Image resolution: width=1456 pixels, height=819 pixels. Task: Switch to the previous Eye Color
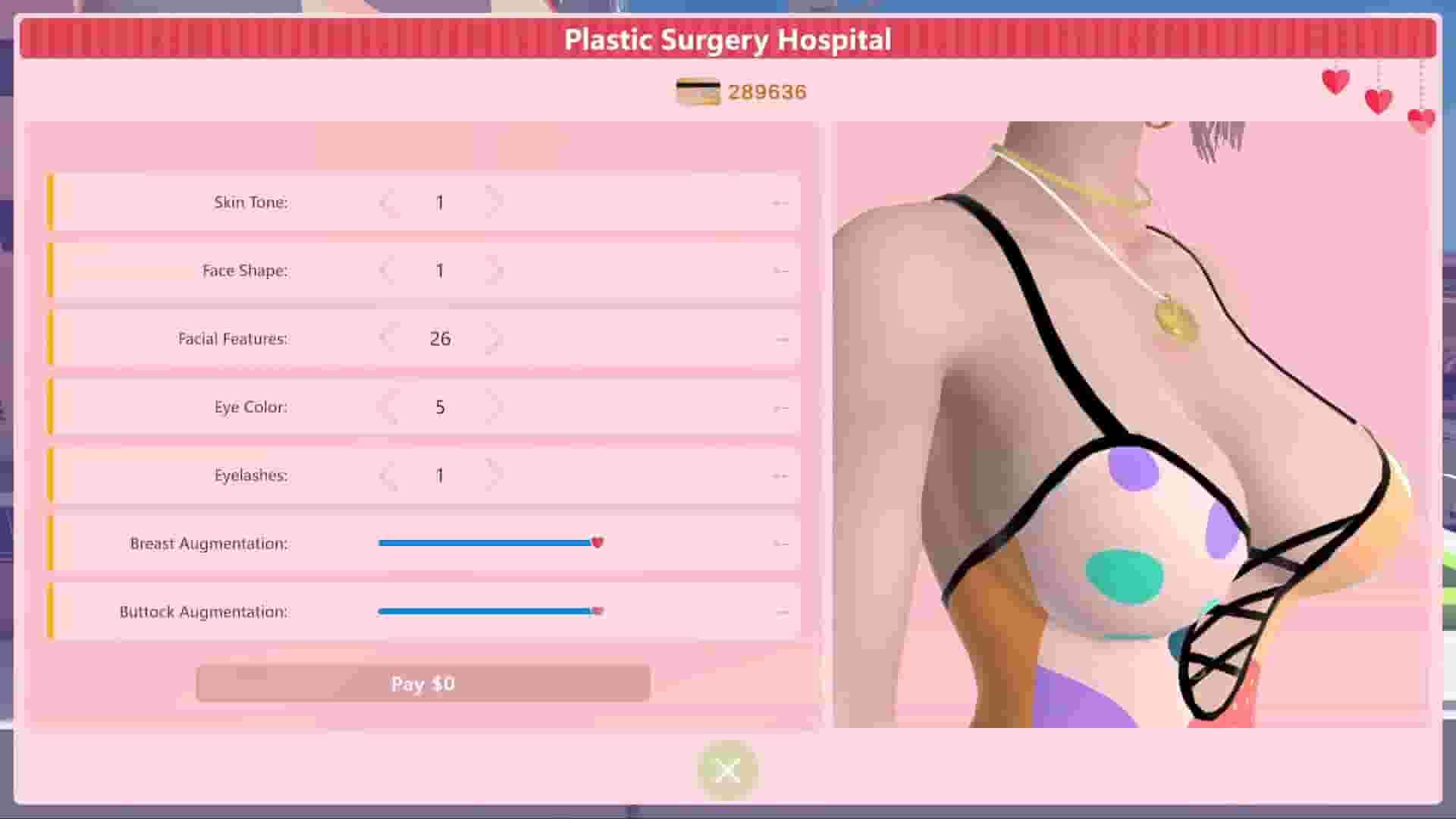[388, 406]
